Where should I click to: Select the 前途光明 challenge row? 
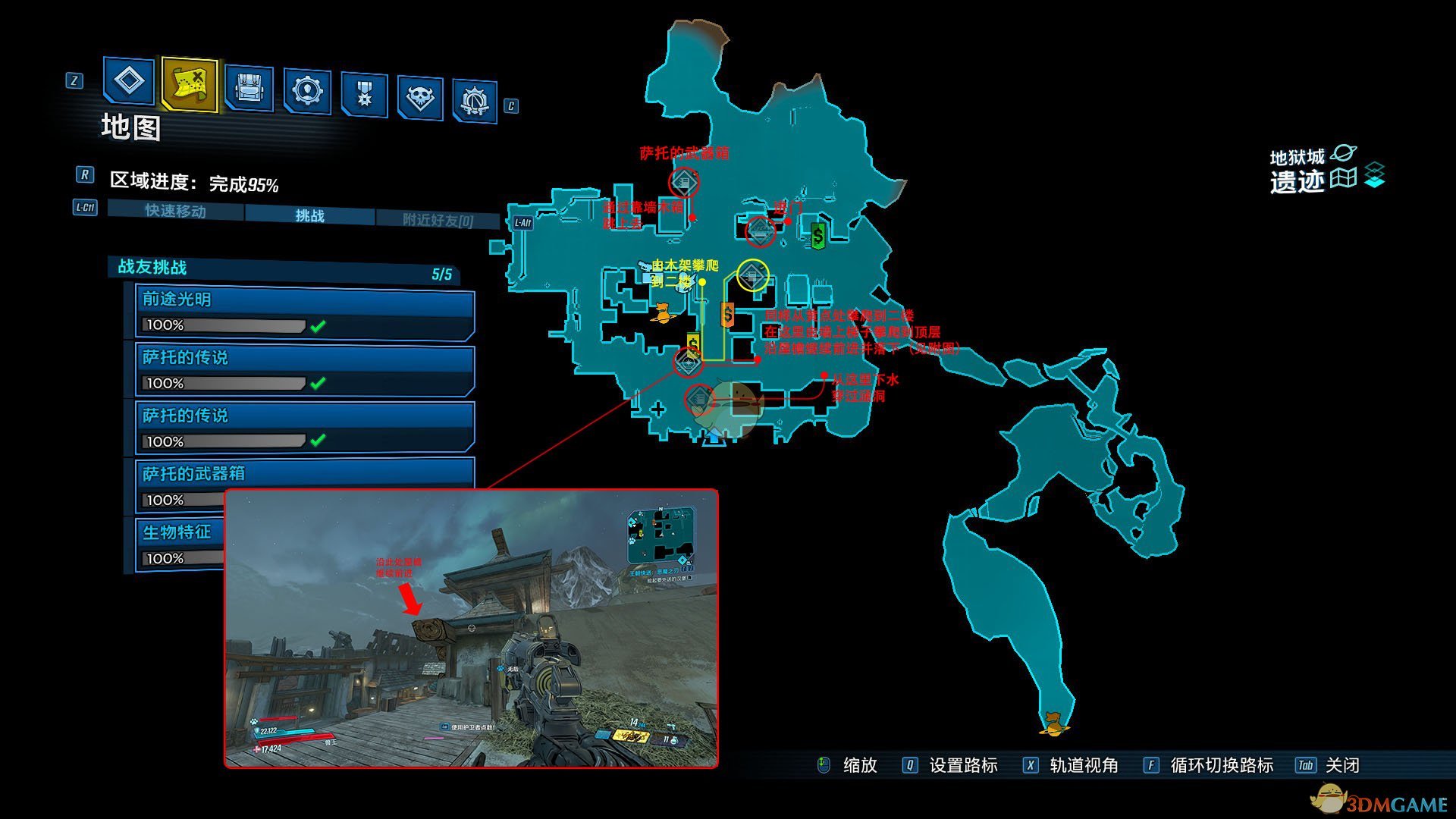point(305,312)
